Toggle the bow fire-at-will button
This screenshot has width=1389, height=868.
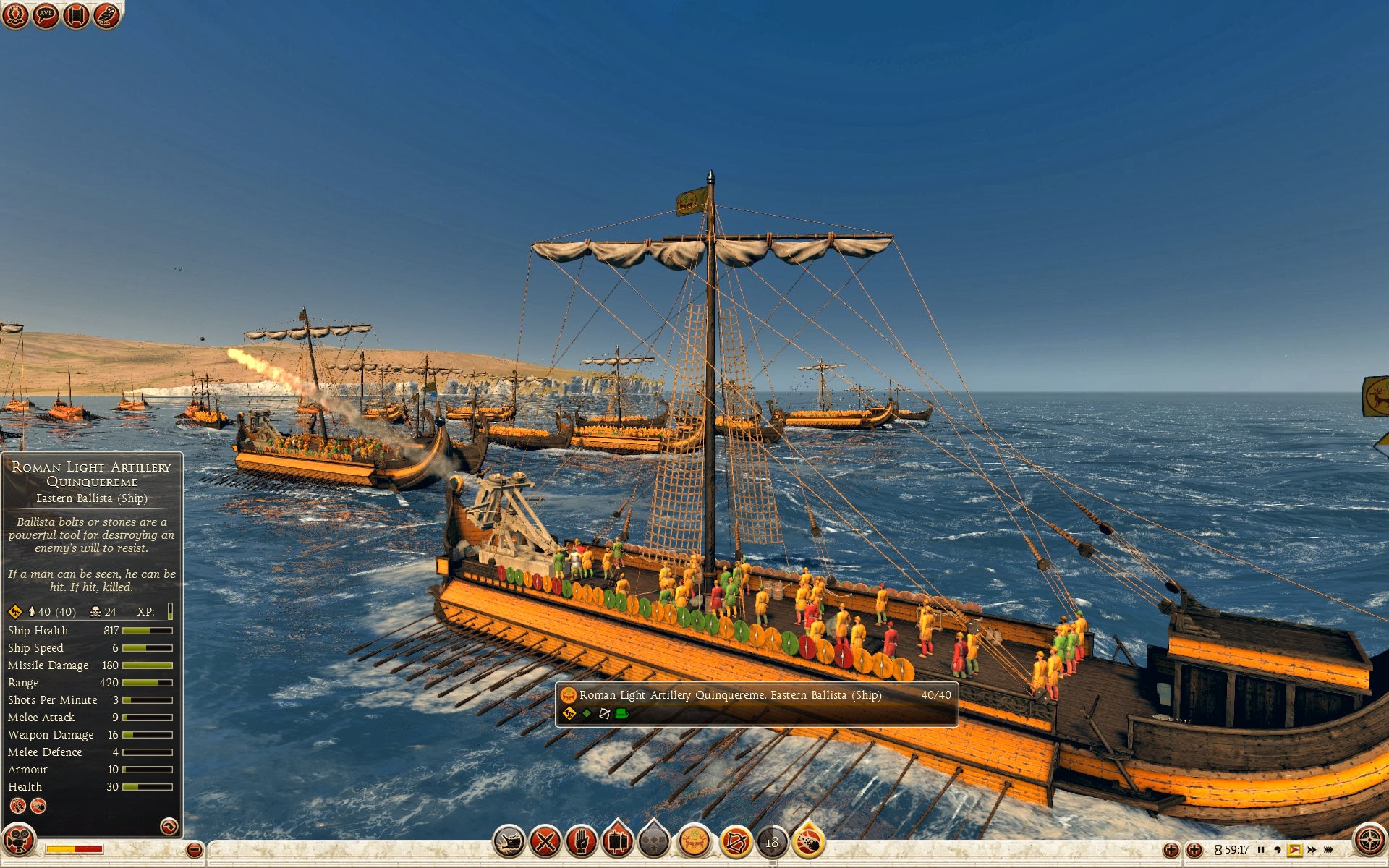[736, 842]
